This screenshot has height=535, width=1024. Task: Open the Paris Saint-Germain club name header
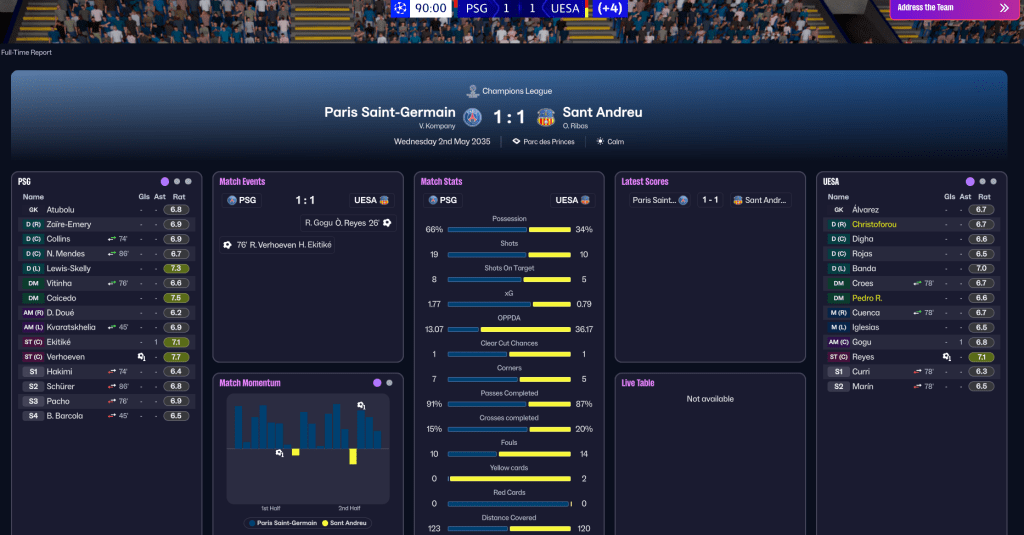pyautogui.click(x=389, y=113)
